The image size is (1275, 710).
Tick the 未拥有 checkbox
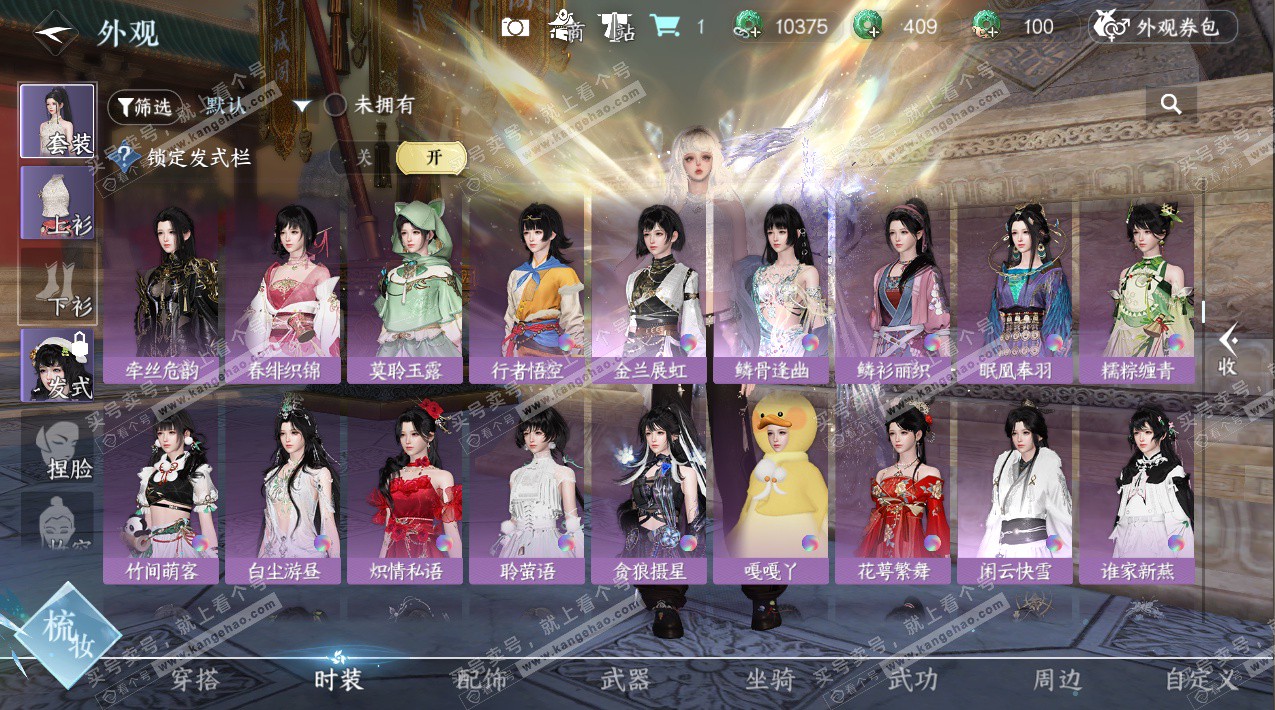pyautogui.click(x=336, y=105)
